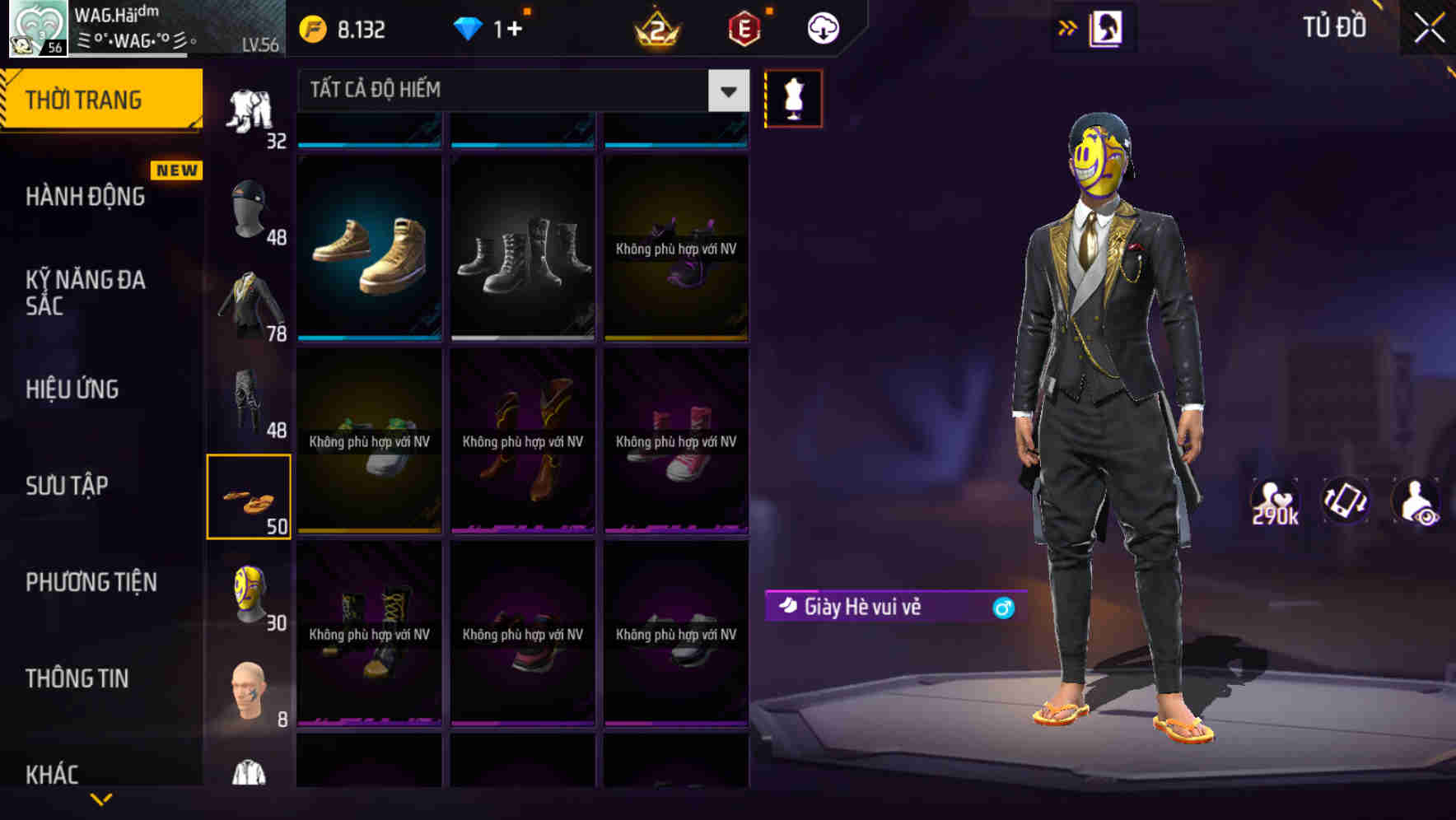
Task: Click the cyan progress bar under gold boots
Action: coord(369,337)
